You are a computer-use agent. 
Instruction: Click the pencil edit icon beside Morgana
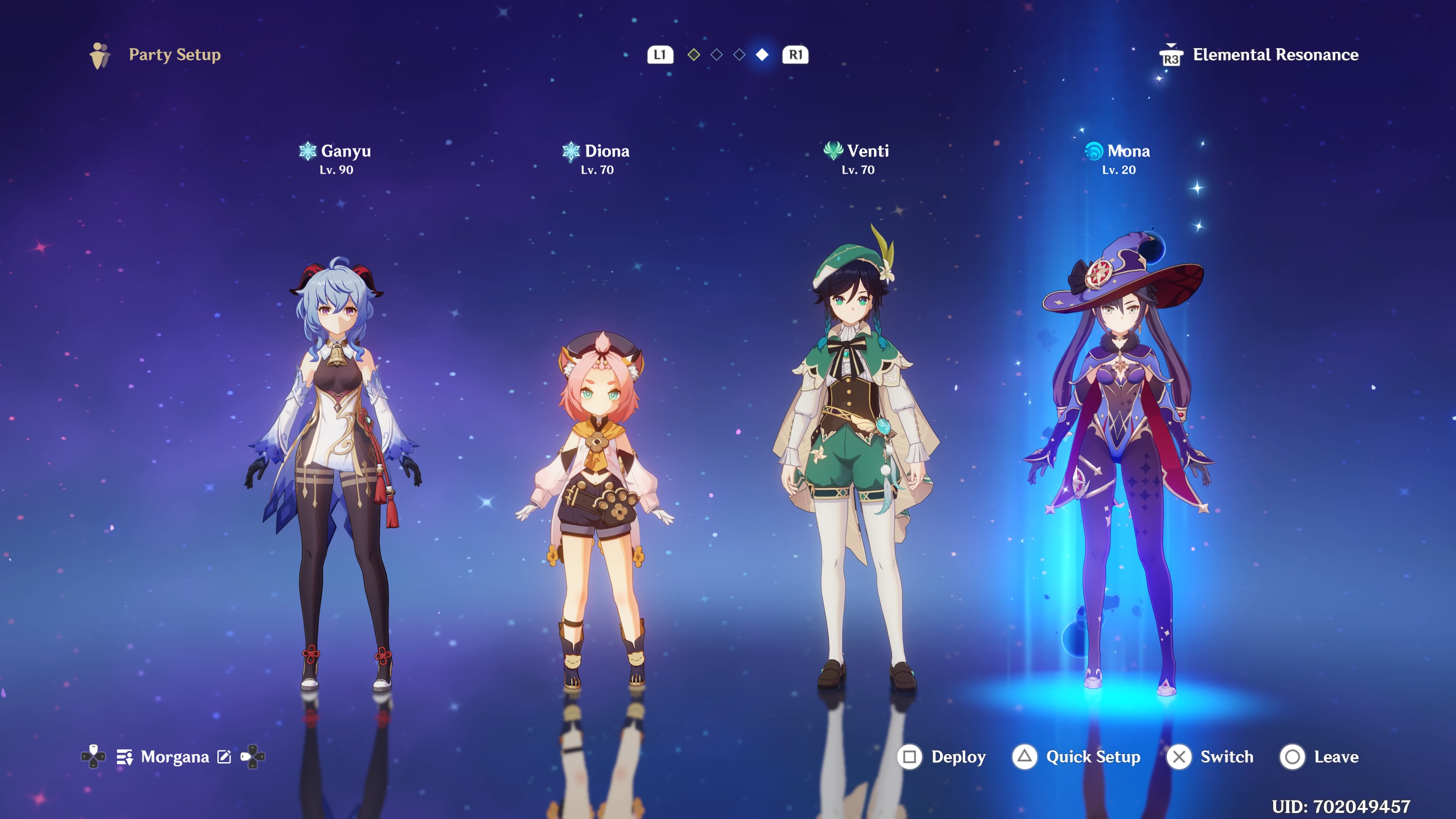tap(224, 757)
